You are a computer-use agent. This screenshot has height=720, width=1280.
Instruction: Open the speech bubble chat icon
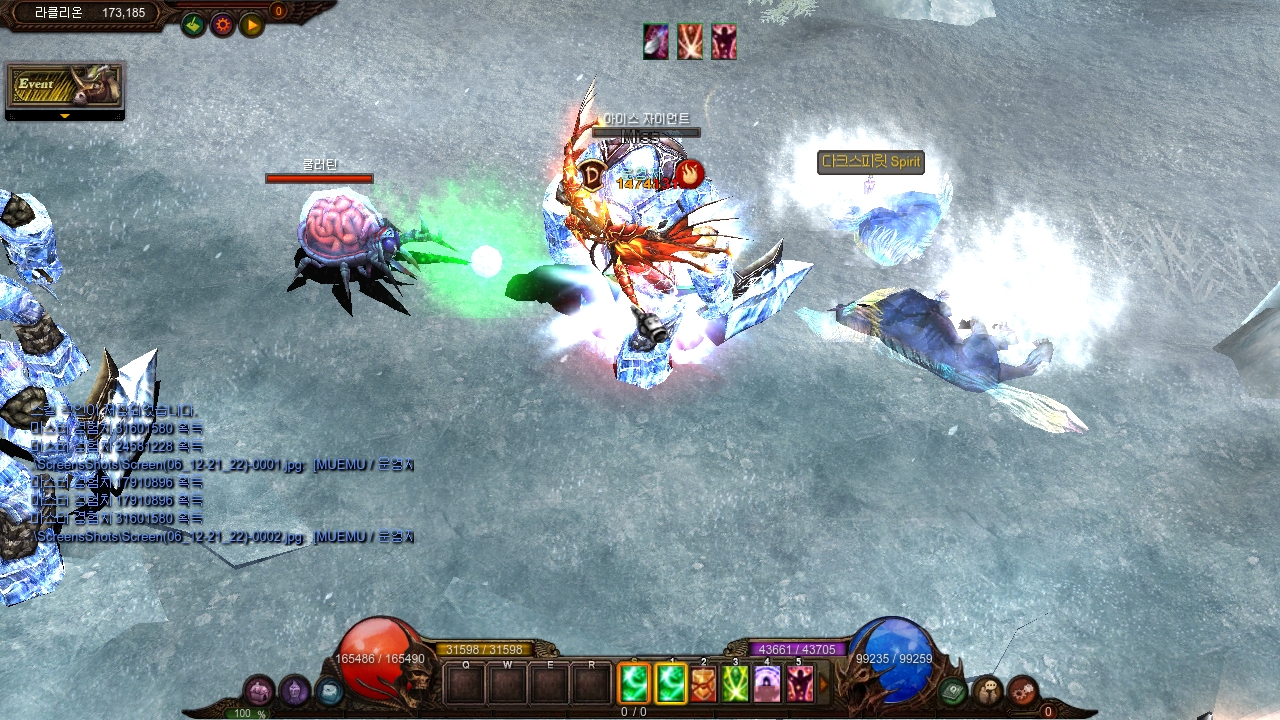point(988,690)
